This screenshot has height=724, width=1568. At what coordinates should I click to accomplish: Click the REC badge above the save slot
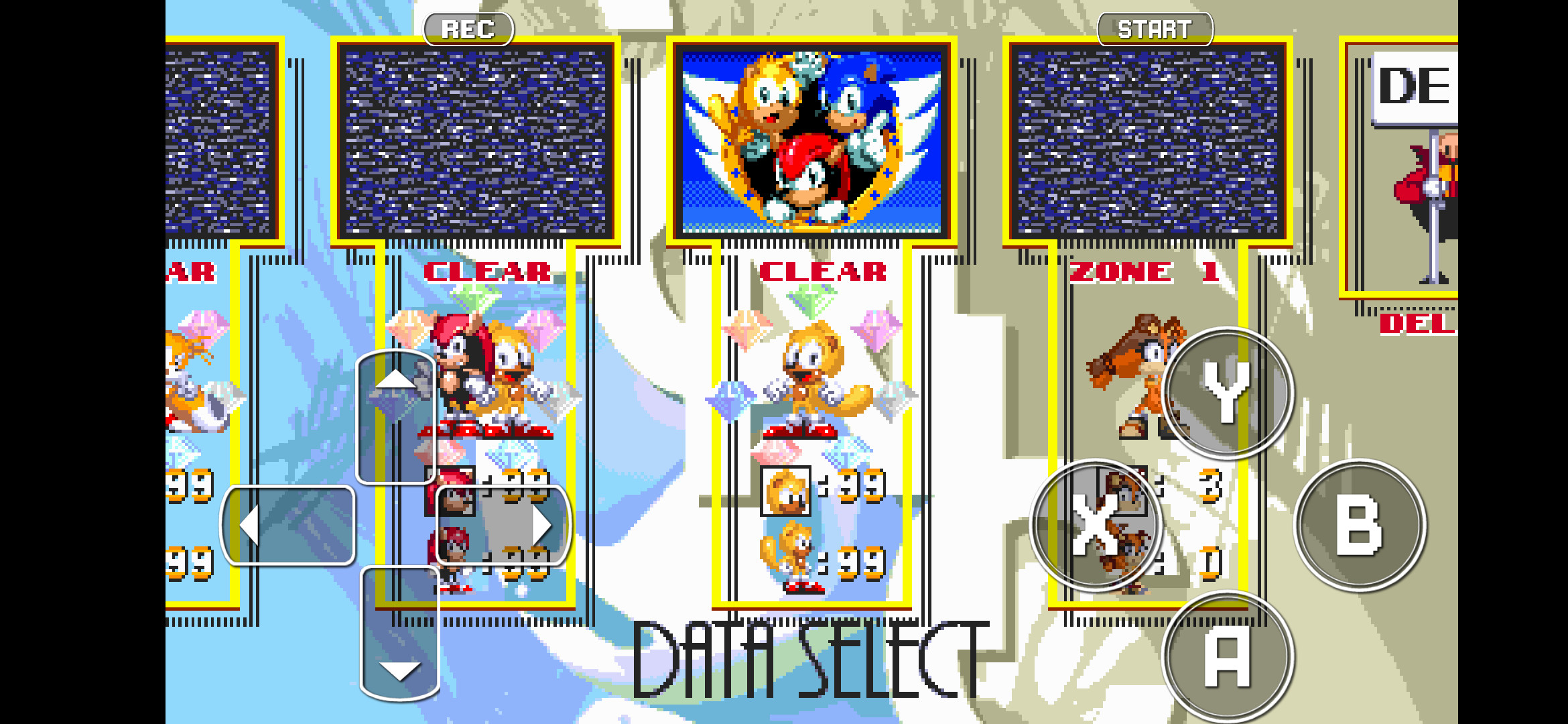[x=469, y=28]
